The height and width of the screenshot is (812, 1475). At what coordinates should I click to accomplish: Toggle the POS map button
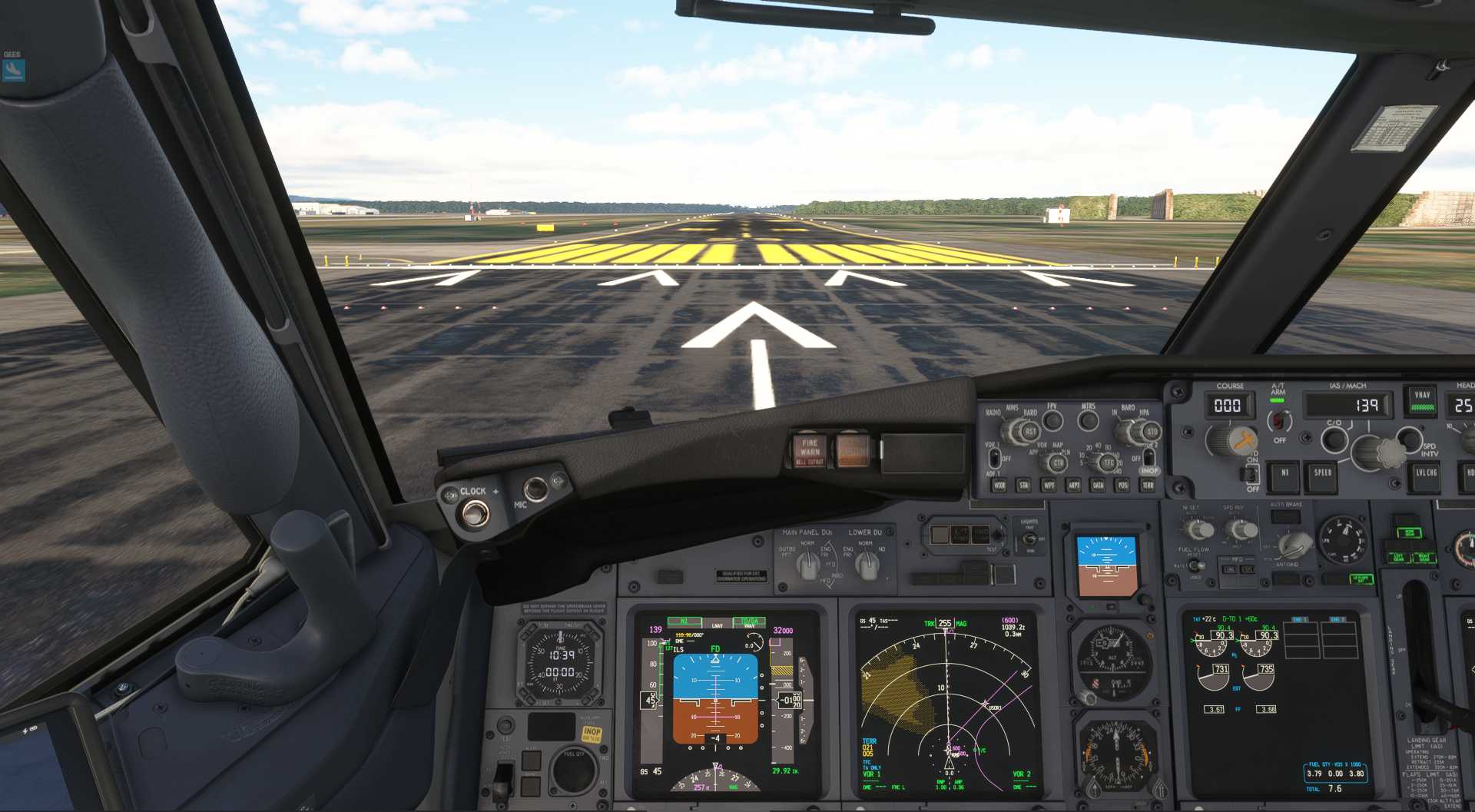(x=1122, y=486)
